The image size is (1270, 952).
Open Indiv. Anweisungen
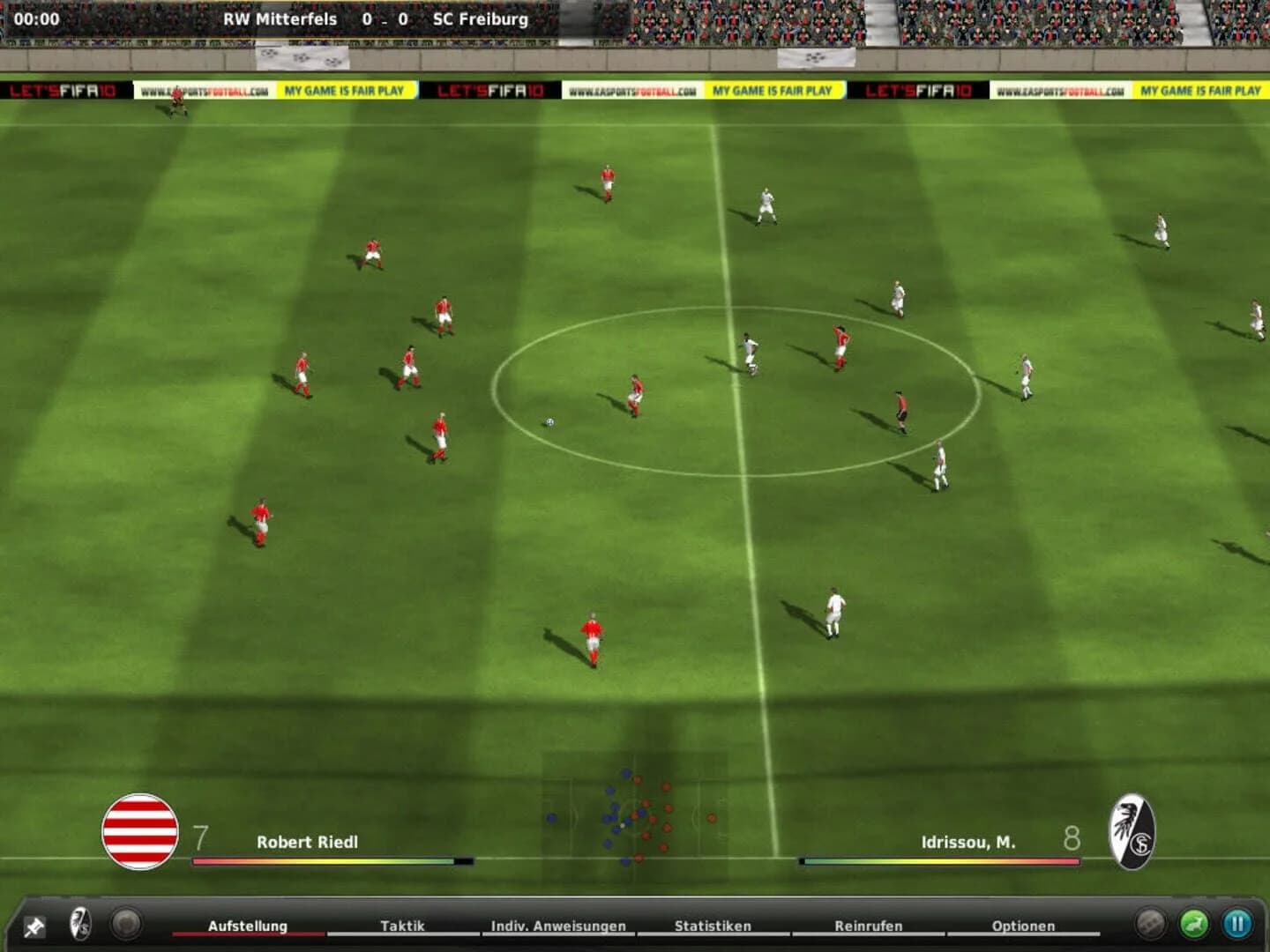pos(557,926)
